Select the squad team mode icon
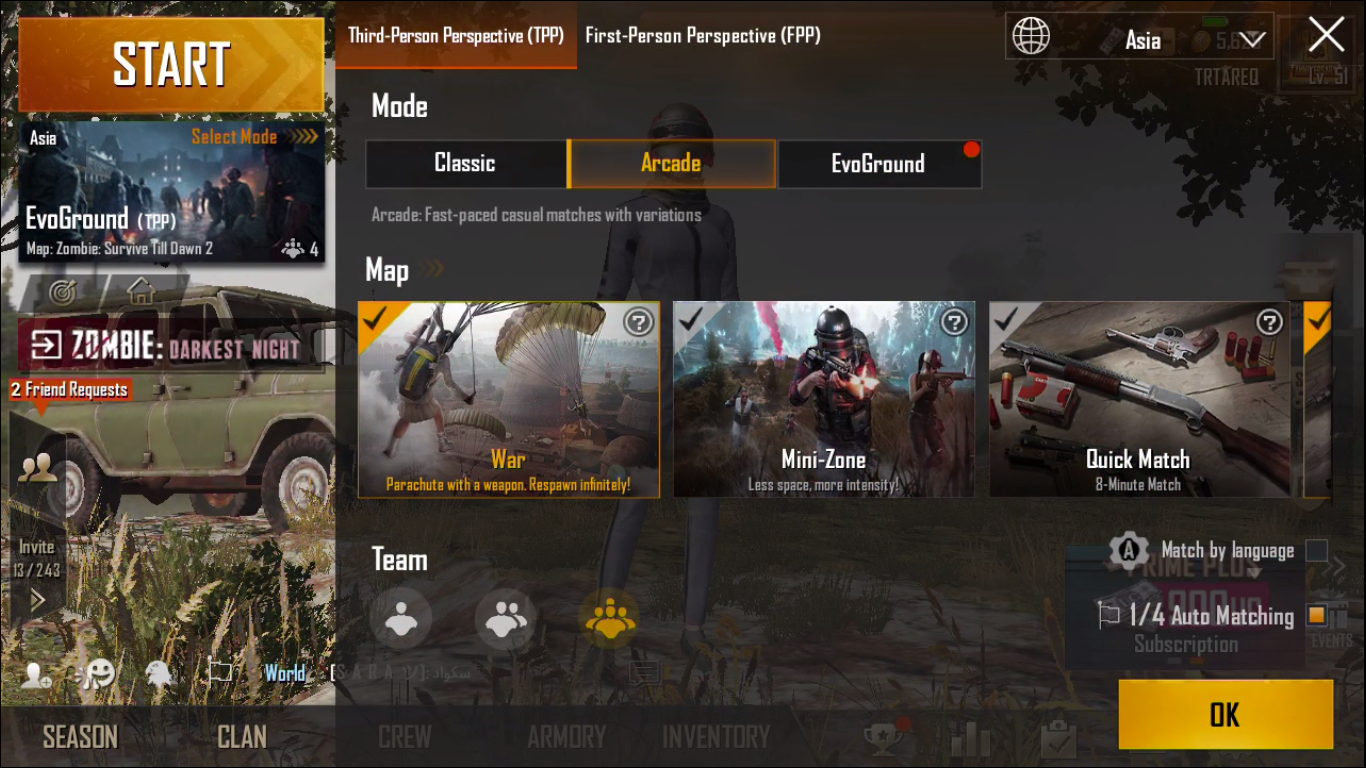Screen dimensions: 1366x768 (x=610, y=618)
